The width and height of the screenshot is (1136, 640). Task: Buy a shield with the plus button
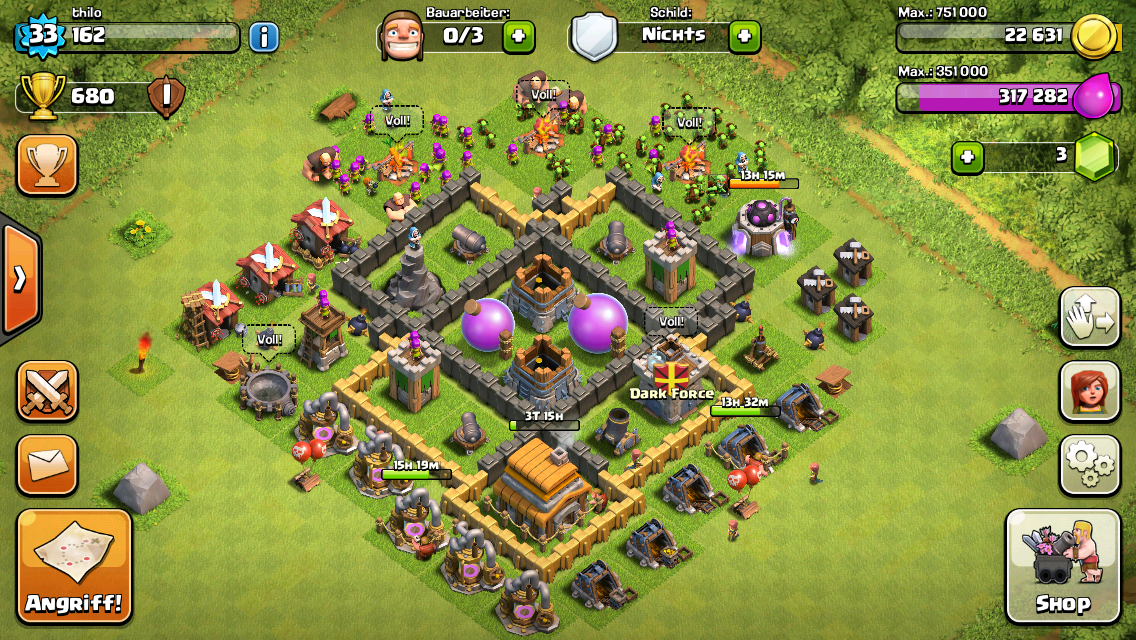pyautogui.click(x=743, y=37)
